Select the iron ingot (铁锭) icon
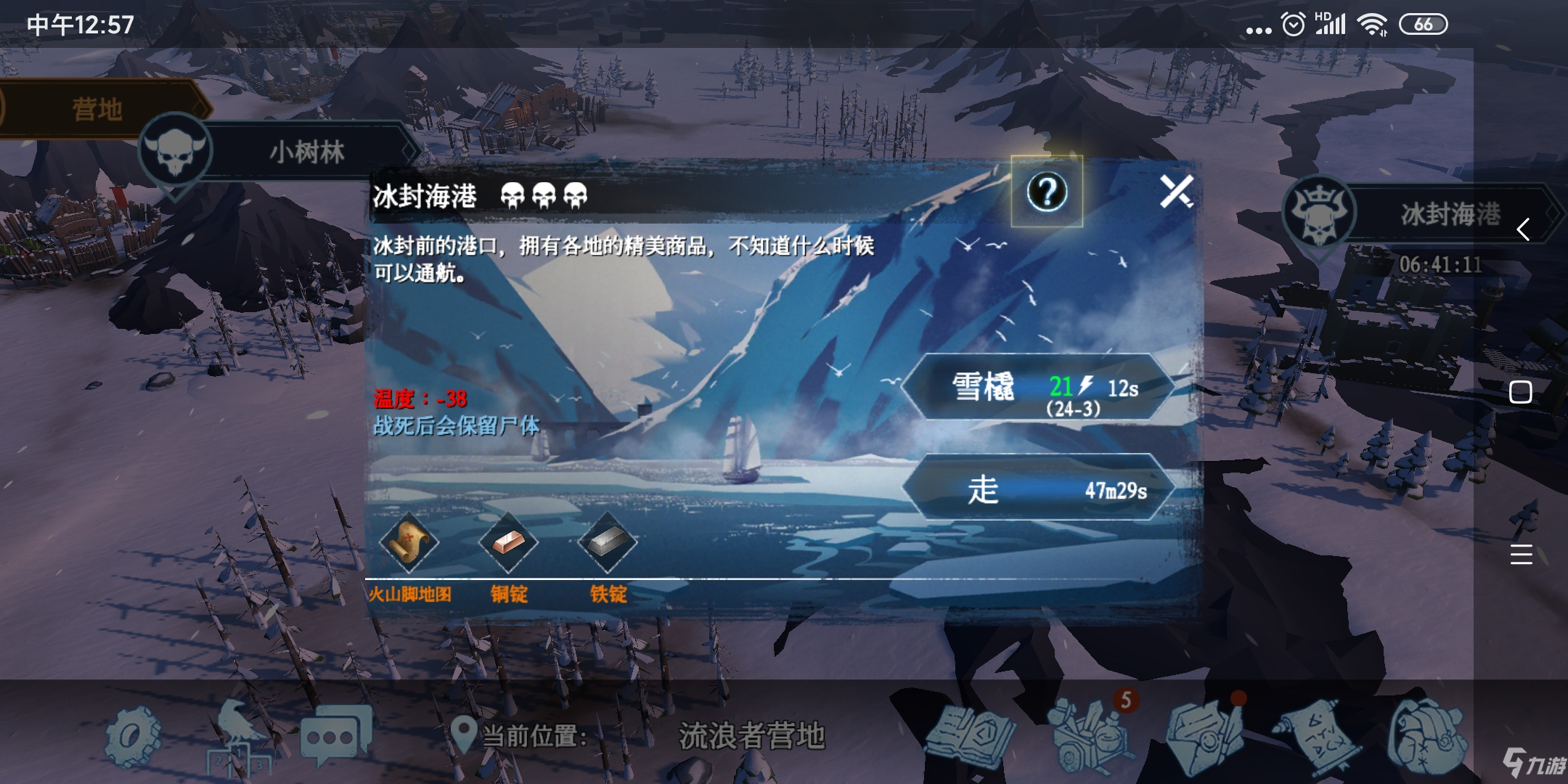Viewport: 1568px width, 784px height. click(x=608, y=542)
